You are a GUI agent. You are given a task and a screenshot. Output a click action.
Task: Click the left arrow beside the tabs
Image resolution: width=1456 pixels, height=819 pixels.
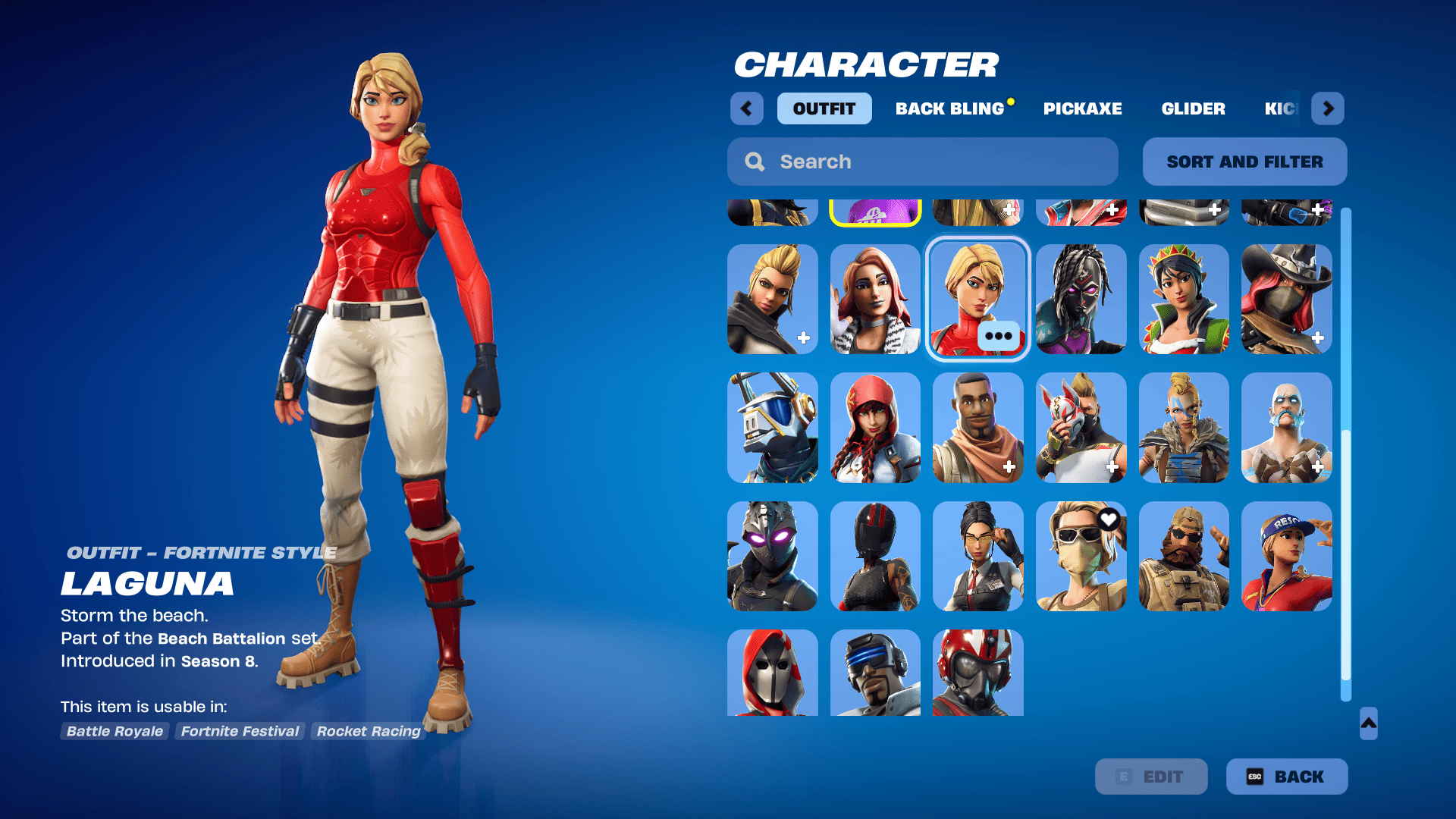pyautogui.click(x=746, y=108)
